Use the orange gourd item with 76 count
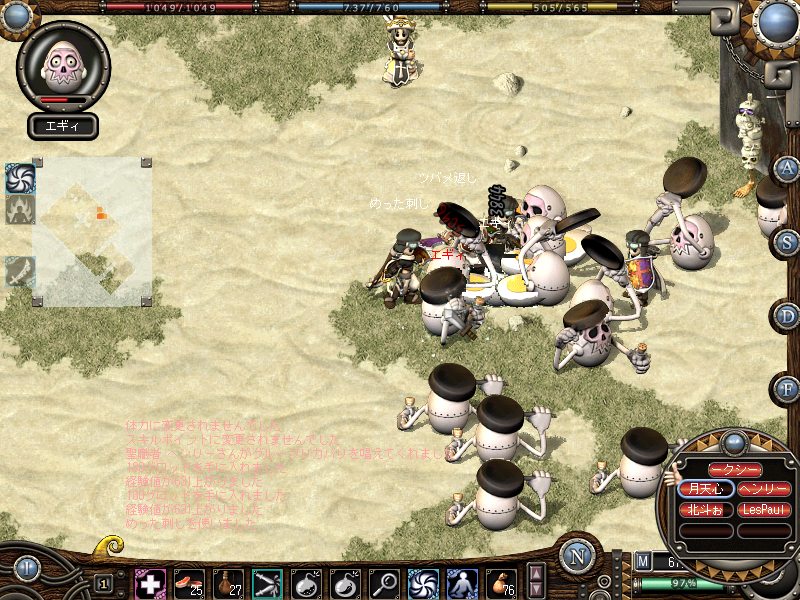The image size is (800, 600). (x=501, y=583)
